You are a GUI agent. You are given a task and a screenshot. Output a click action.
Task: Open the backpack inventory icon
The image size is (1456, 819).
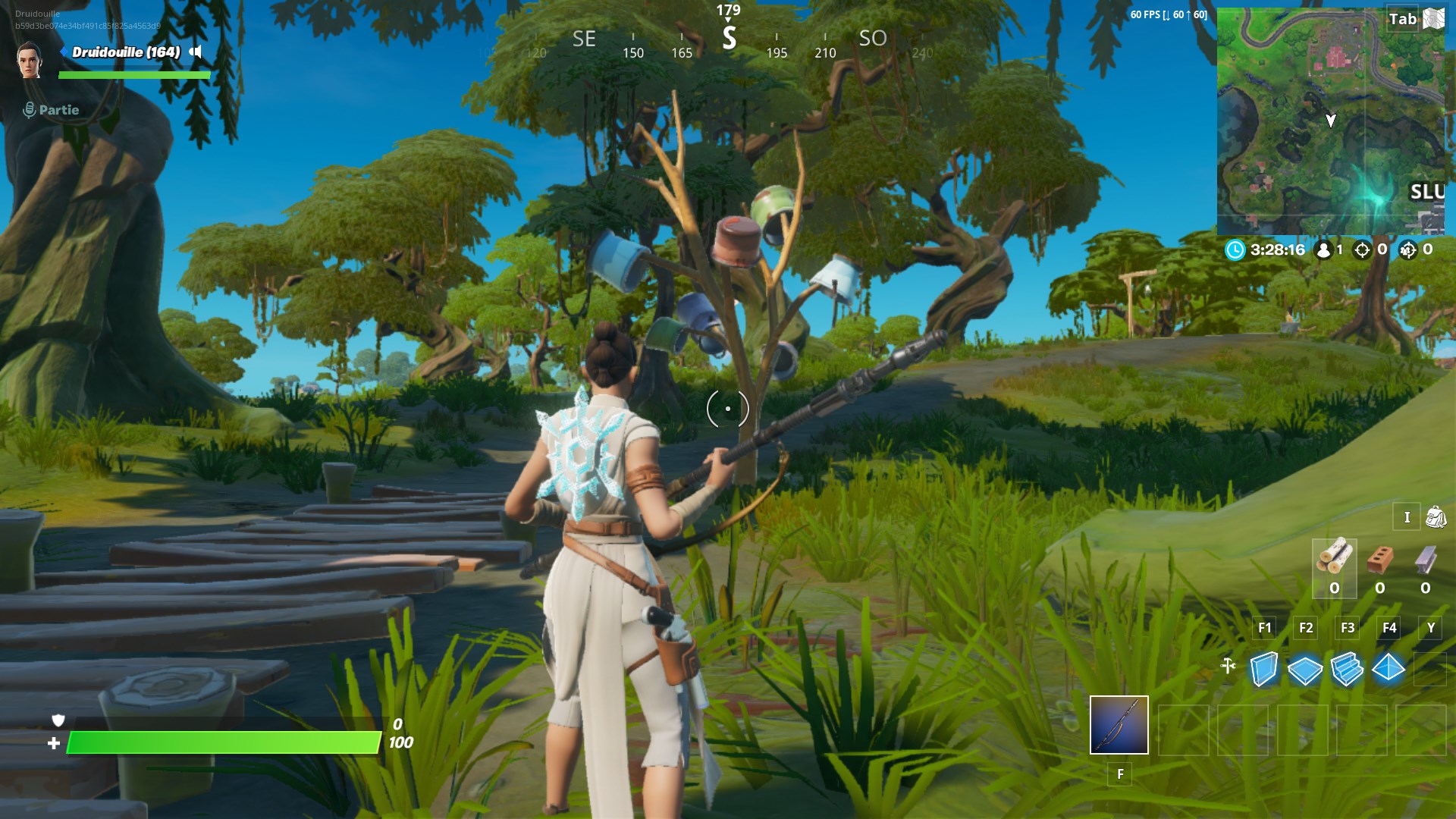coord(1436,517)
